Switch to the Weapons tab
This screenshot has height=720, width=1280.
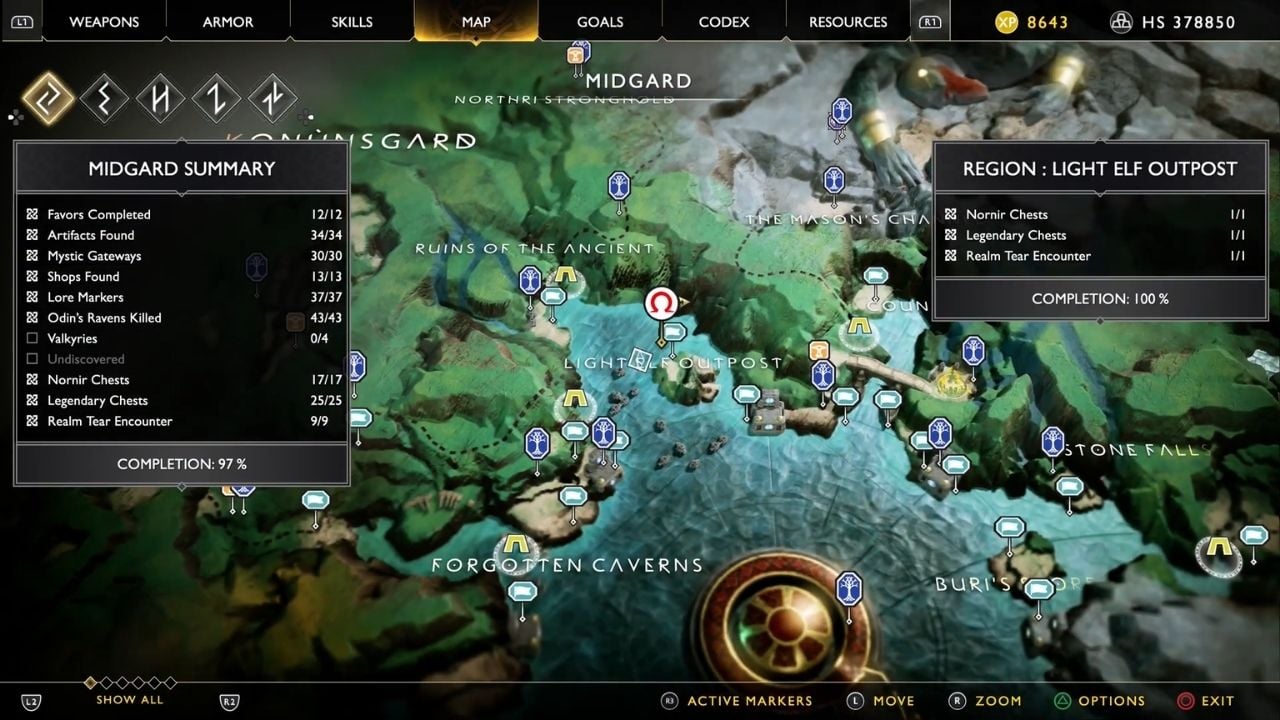(105, 22)
